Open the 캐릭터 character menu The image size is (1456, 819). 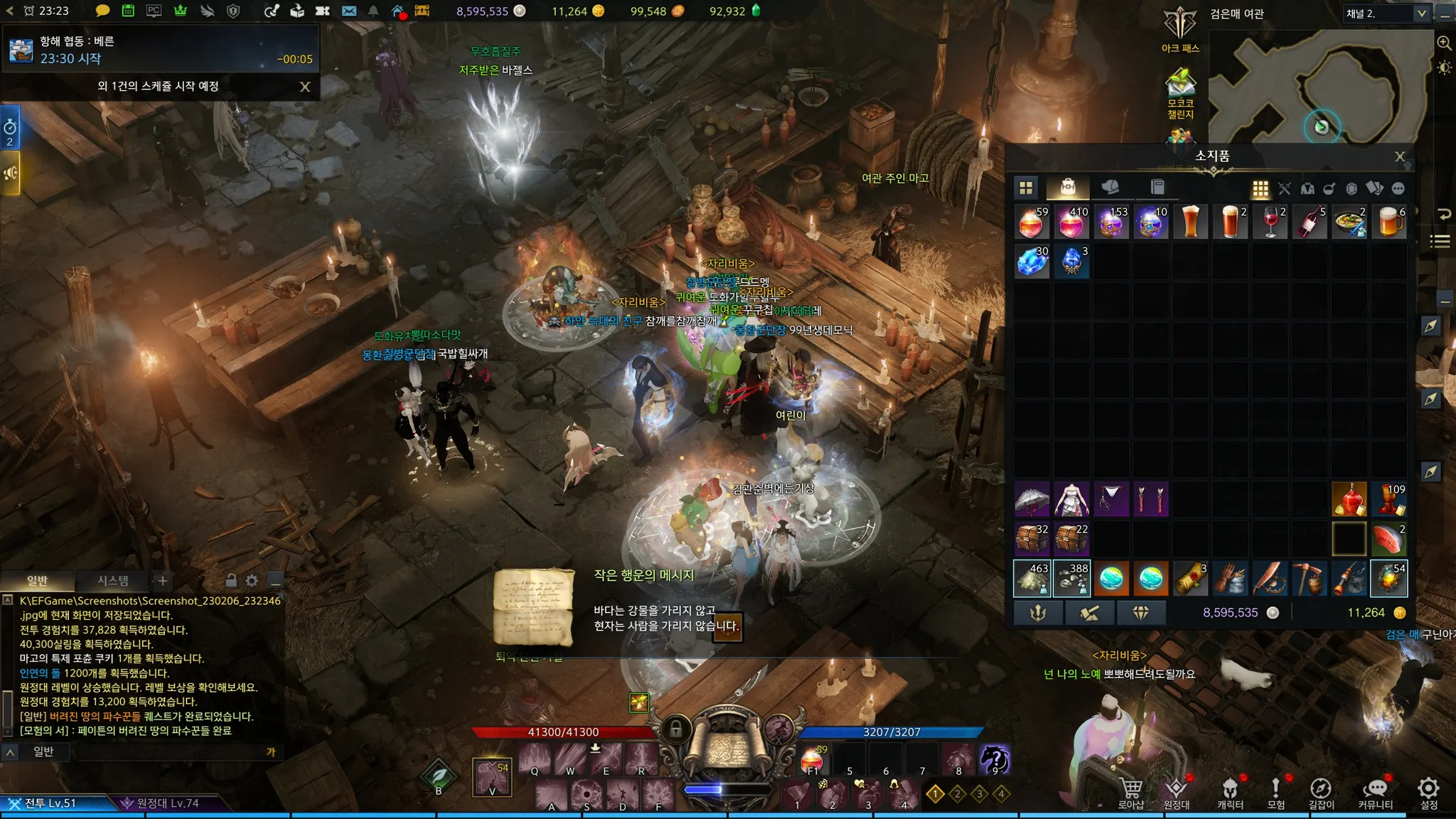tap(1230, 791)
